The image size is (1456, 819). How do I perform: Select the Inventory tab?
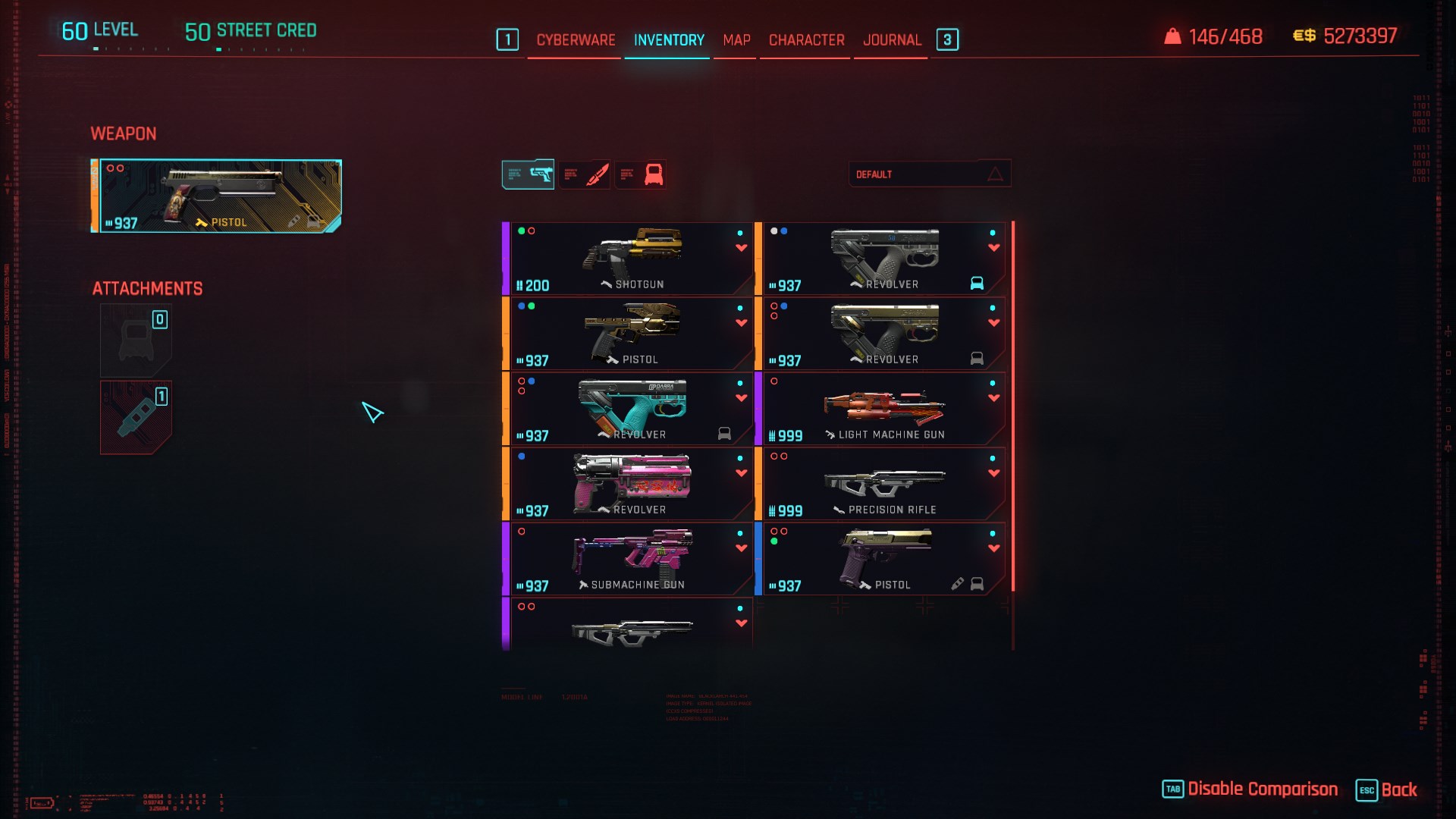click(669, 40)
